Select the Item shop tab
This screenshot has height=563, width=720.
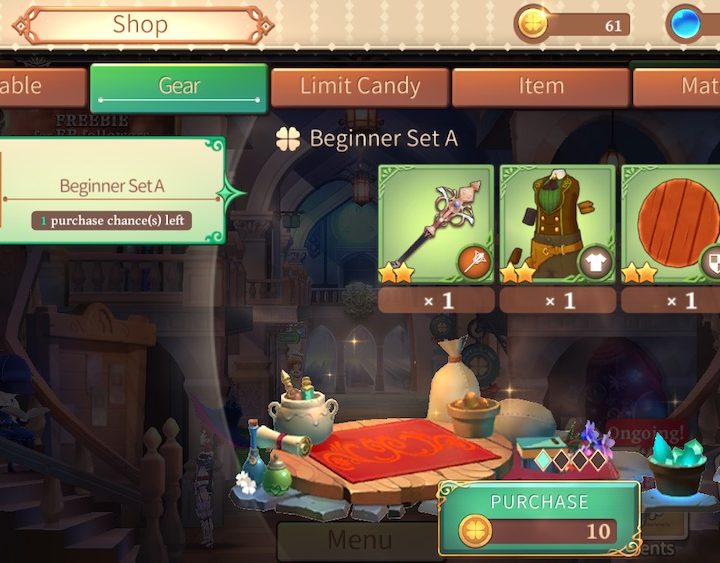(540, 87)
